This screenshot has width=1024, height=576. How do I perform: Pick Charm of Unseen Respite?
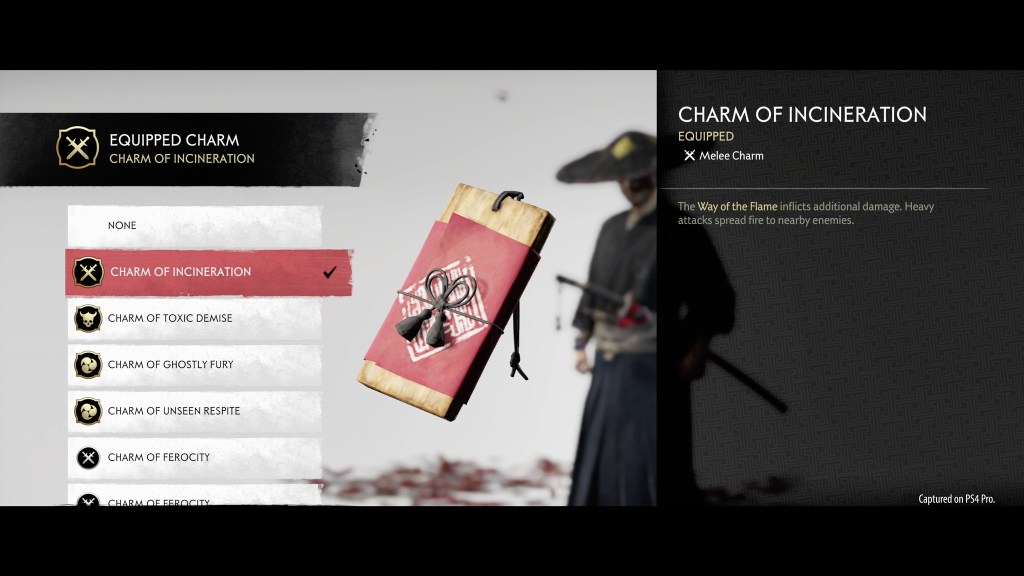point(196,410)
